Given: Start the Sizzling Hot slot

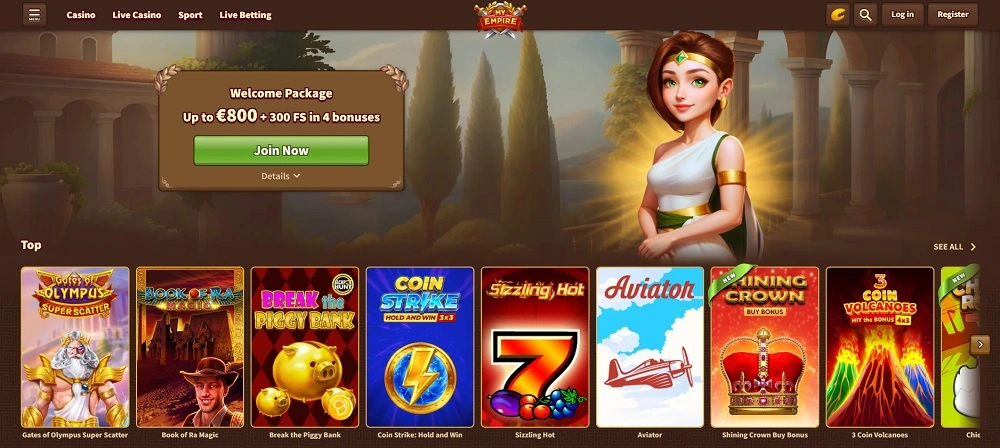Looking at the screenshot, I should [535, 347].
